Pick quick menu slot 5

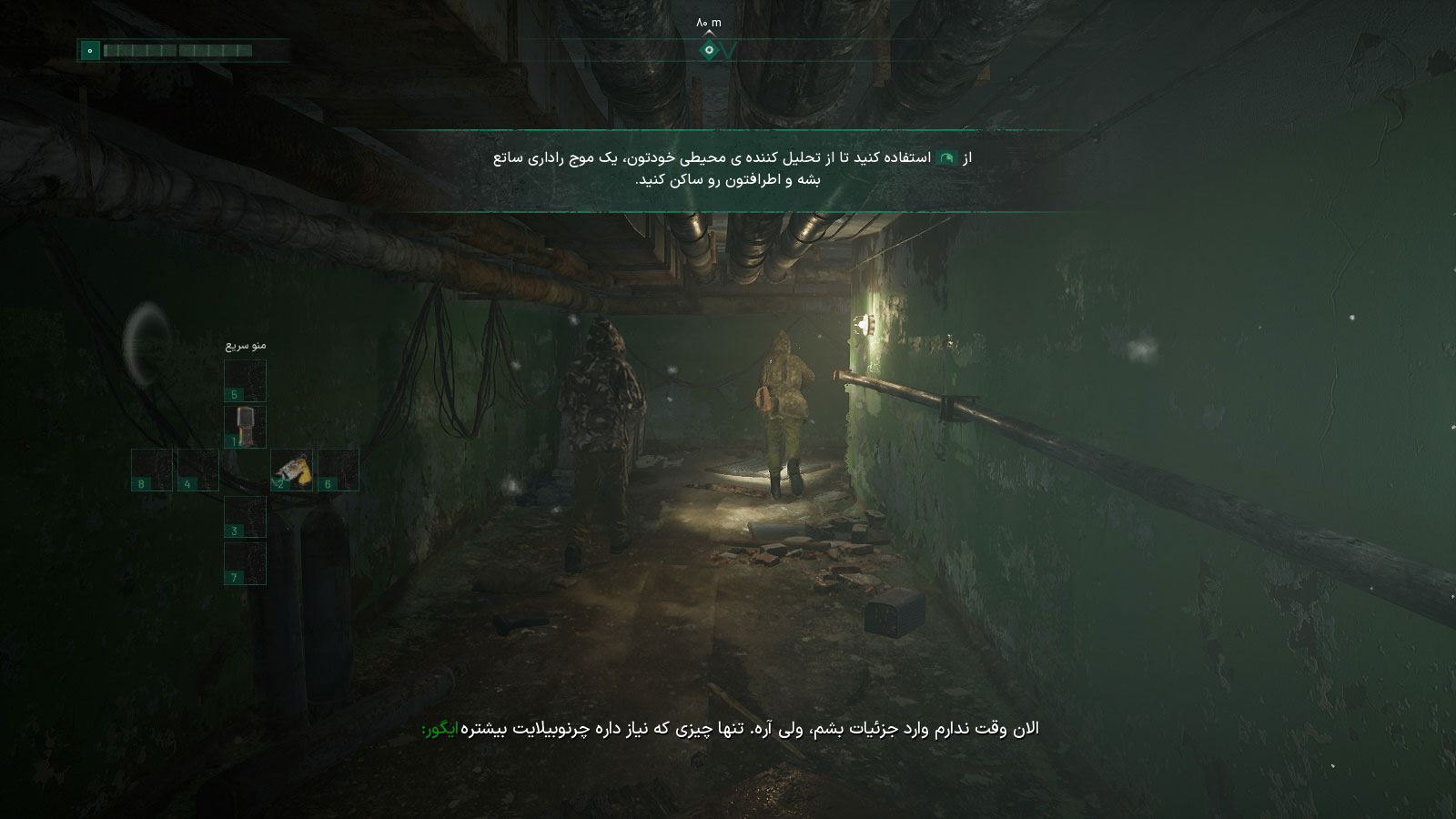click(x=245, y=380)
